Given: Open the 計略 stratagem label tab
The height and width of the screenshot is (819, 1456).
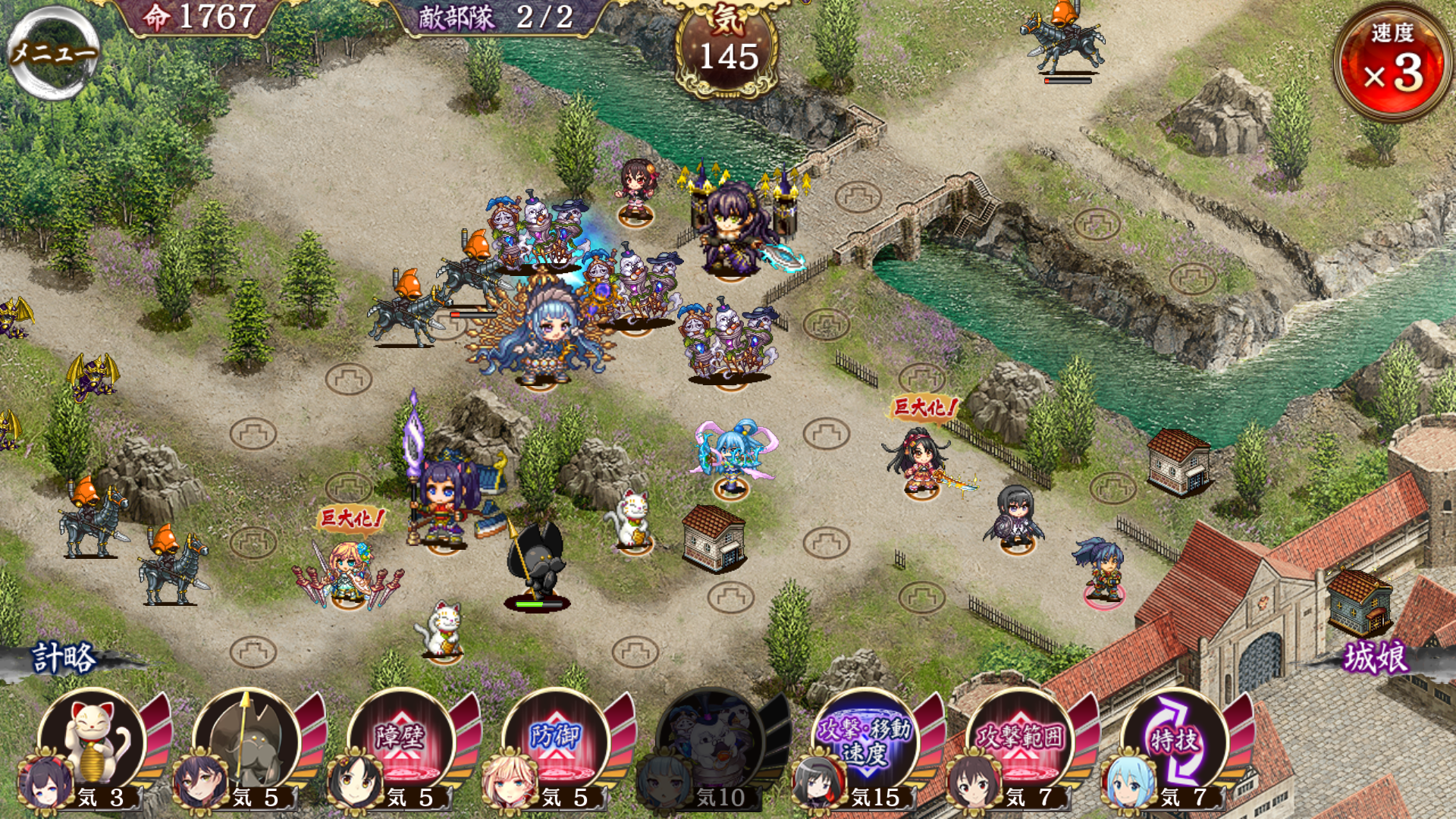Looking at the screenshot, I should pyautogui.click(x=65, y=657).
